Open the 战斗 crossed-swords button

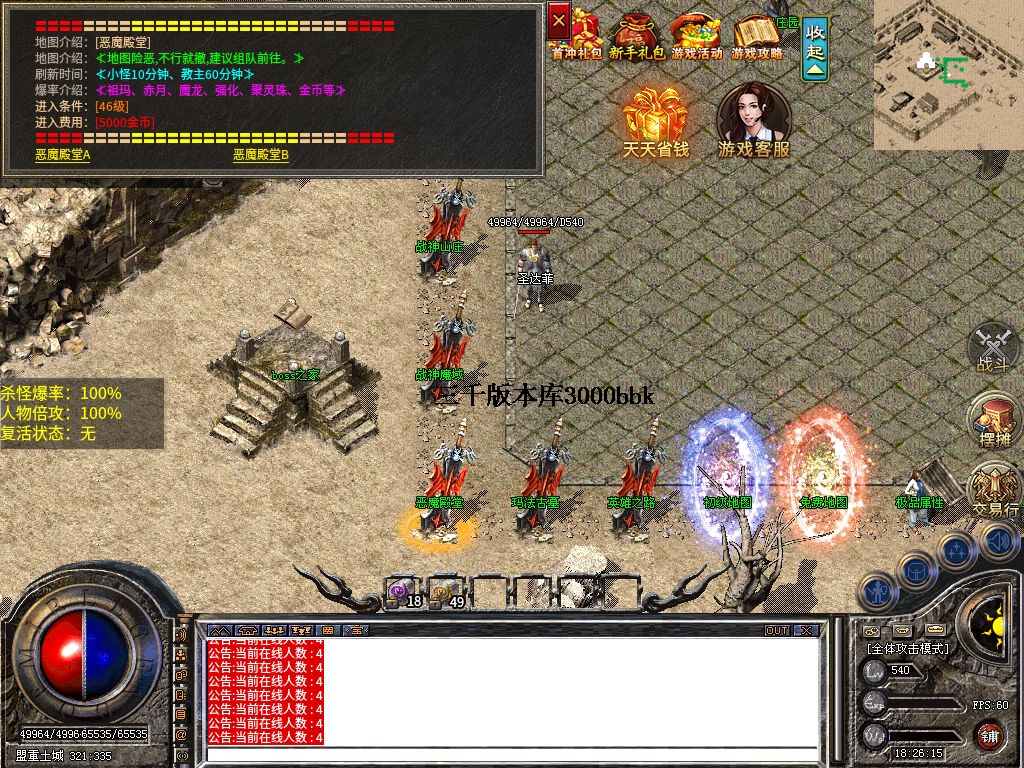click(x=992, y=346)
